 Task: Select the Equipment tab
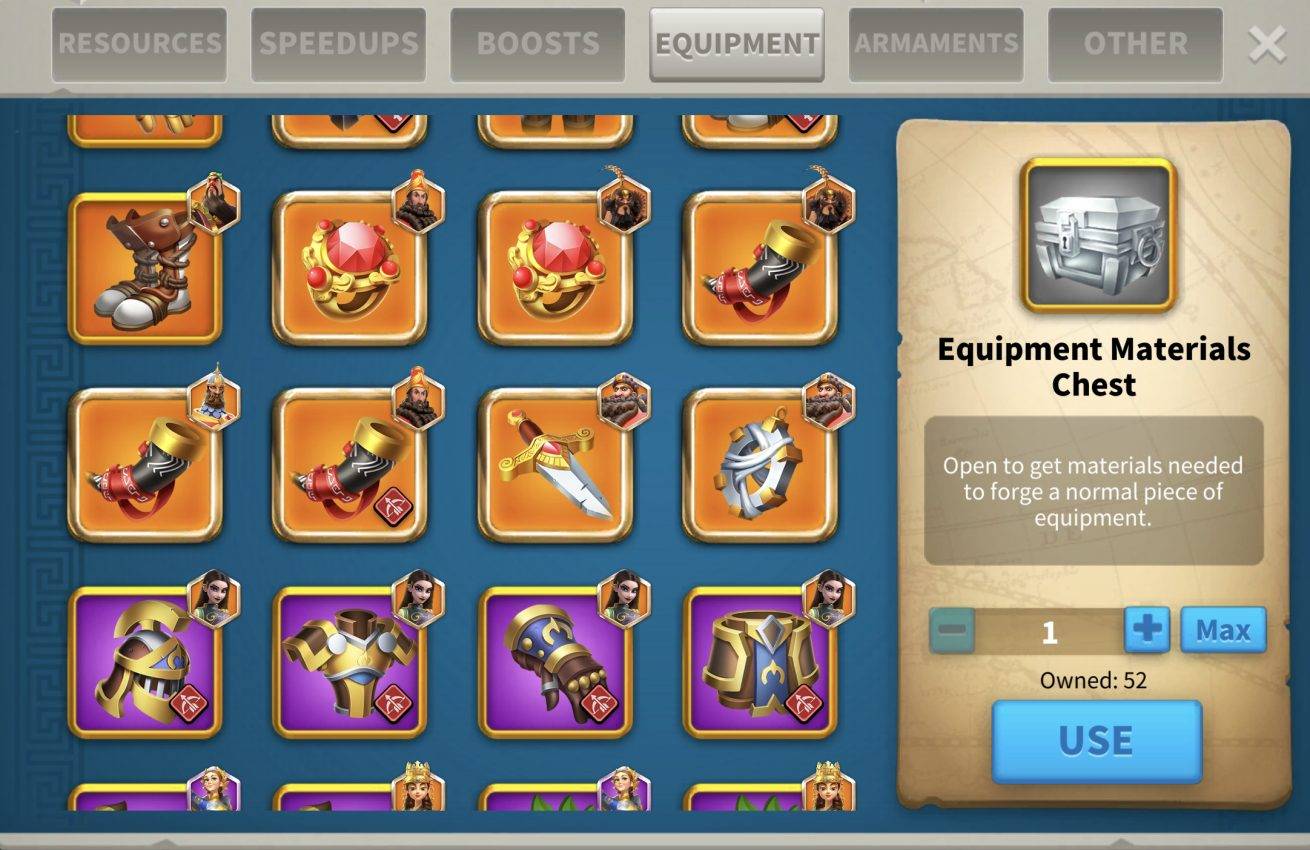pyautogui.click(x=737, y=44)
